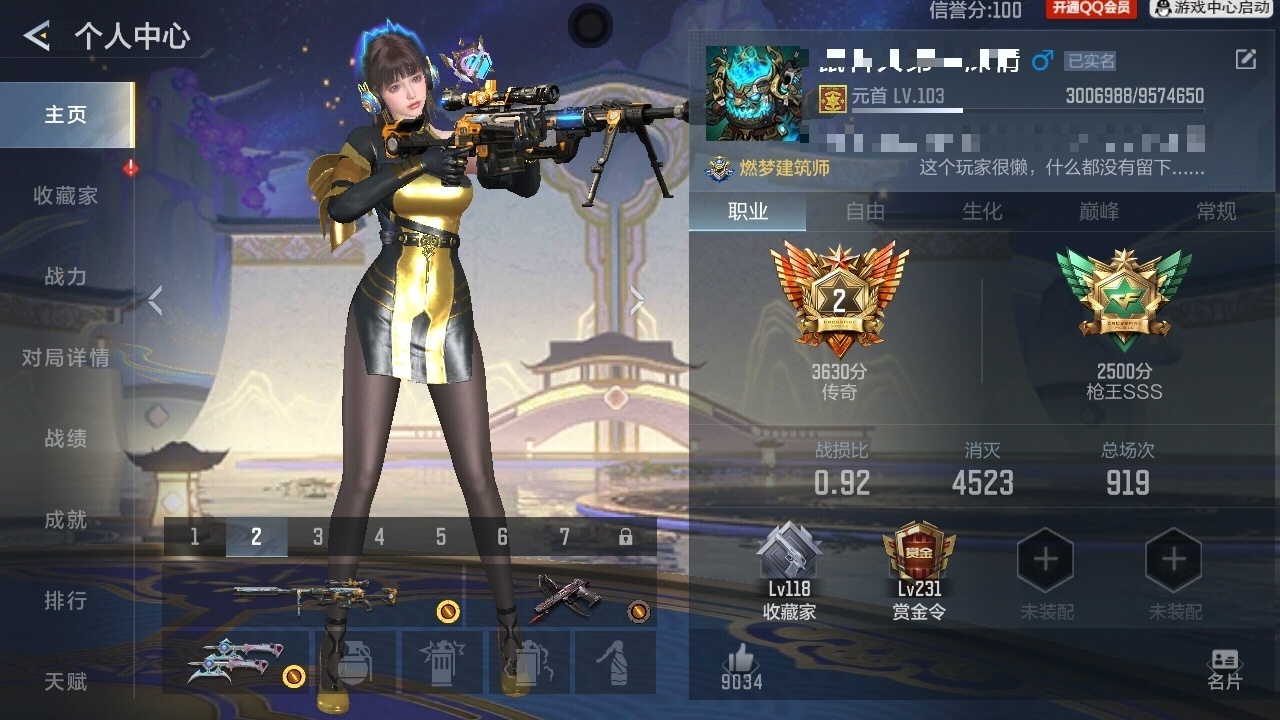
Task: Select 战力 in the side menu
Action: 66,277
